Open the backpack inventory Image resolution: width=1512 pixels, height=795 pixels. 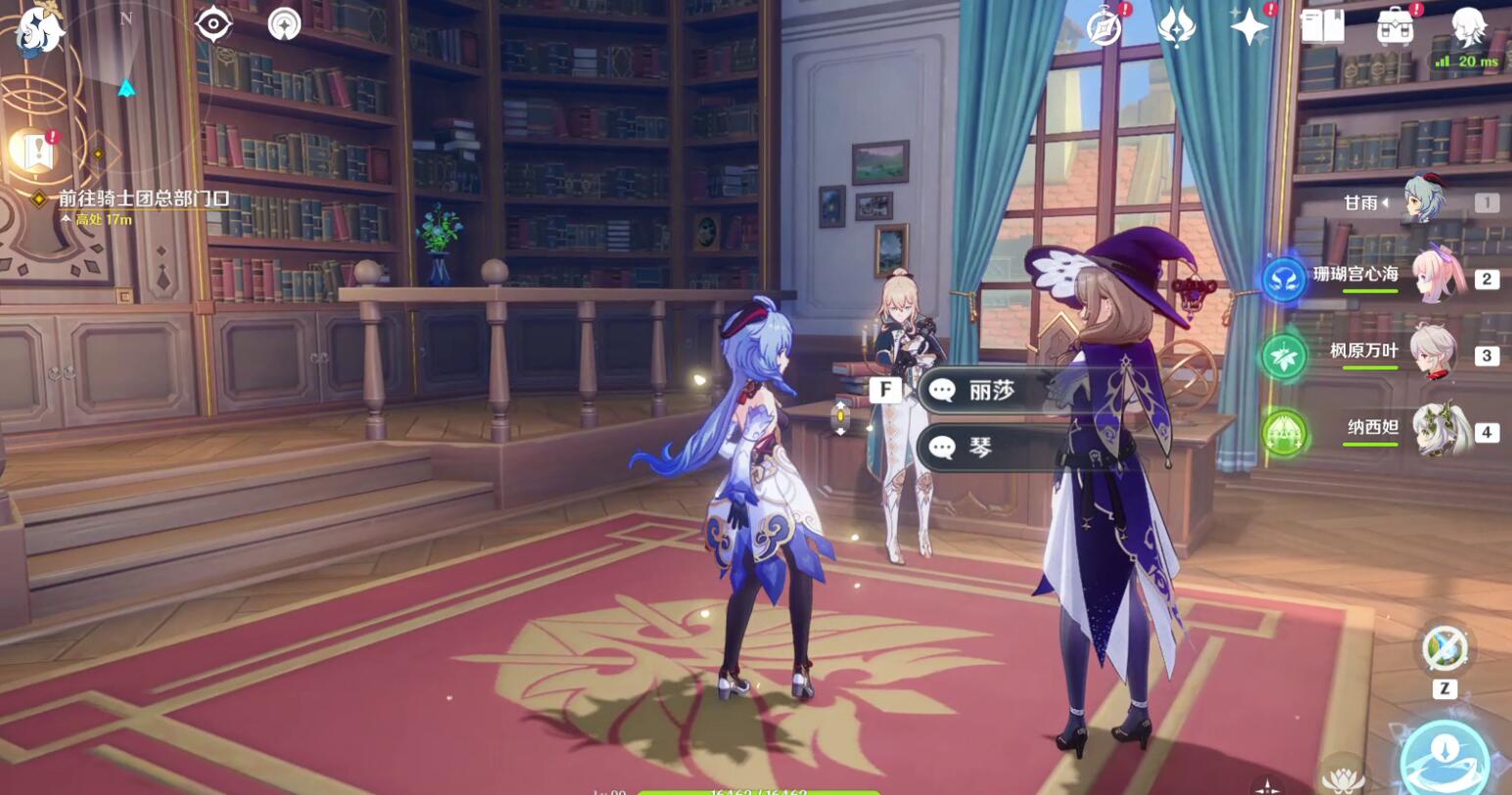(x=1395, y=27)
